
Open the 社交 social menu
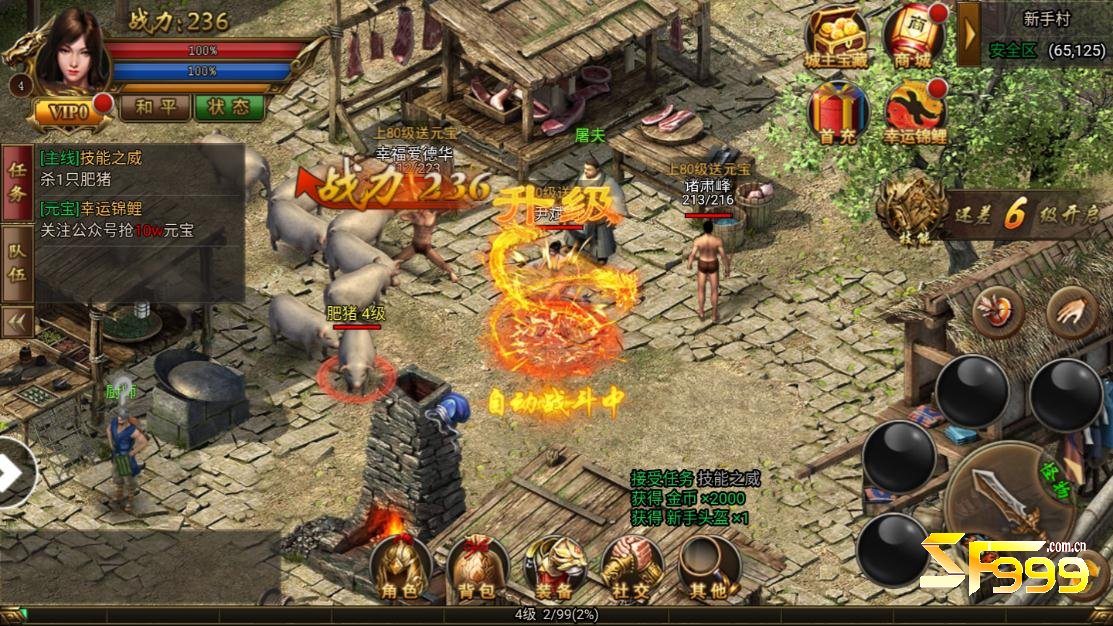(631, 568)
